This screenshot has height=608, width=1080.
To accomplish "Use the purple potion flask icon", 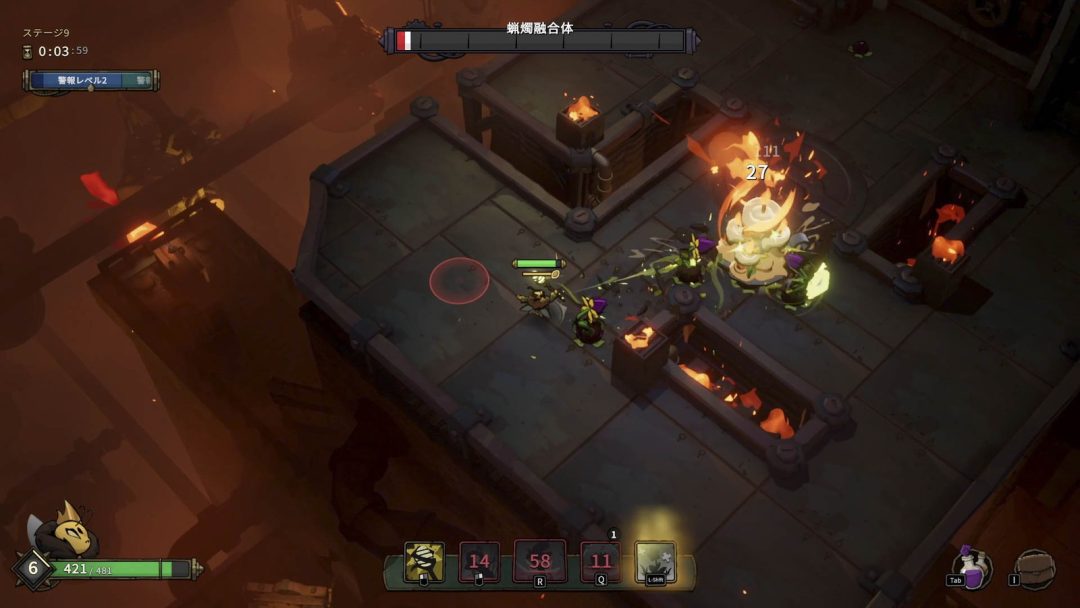I will pos(971,567).
